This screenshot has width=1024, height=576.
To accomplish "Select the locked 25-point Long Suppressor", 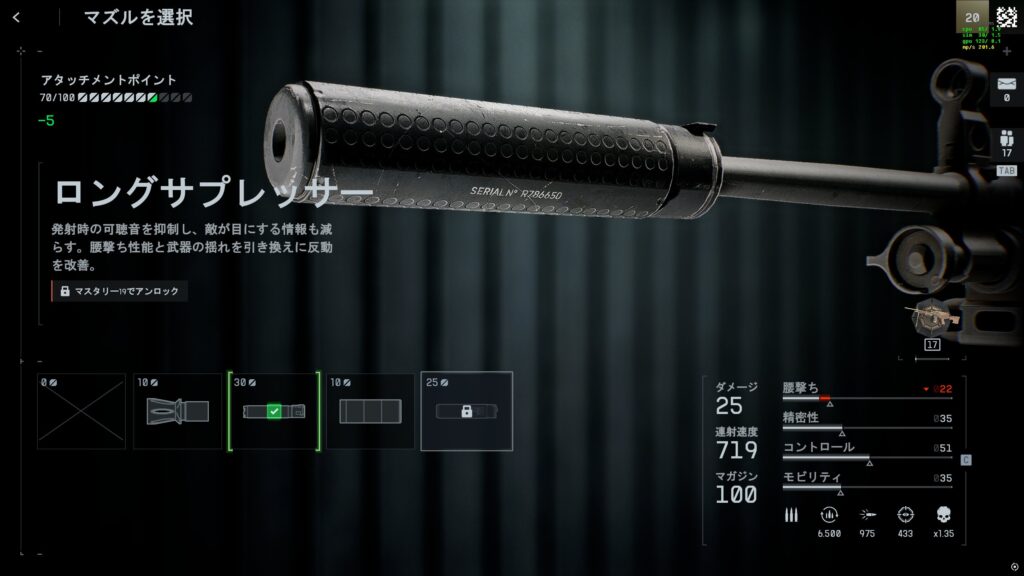I will [x=466, y=411].
